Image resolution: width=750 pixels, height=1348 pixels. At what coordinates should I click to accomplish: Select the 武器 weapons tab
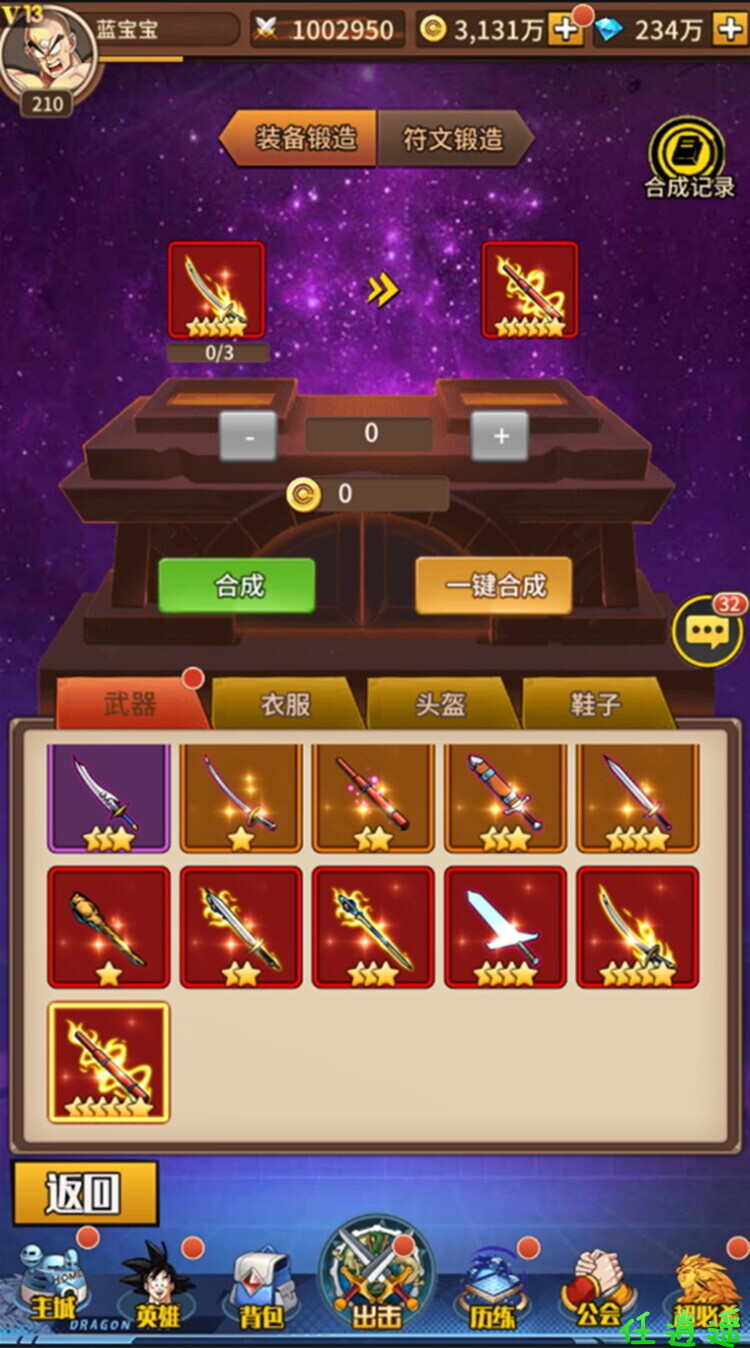(130, 705)
